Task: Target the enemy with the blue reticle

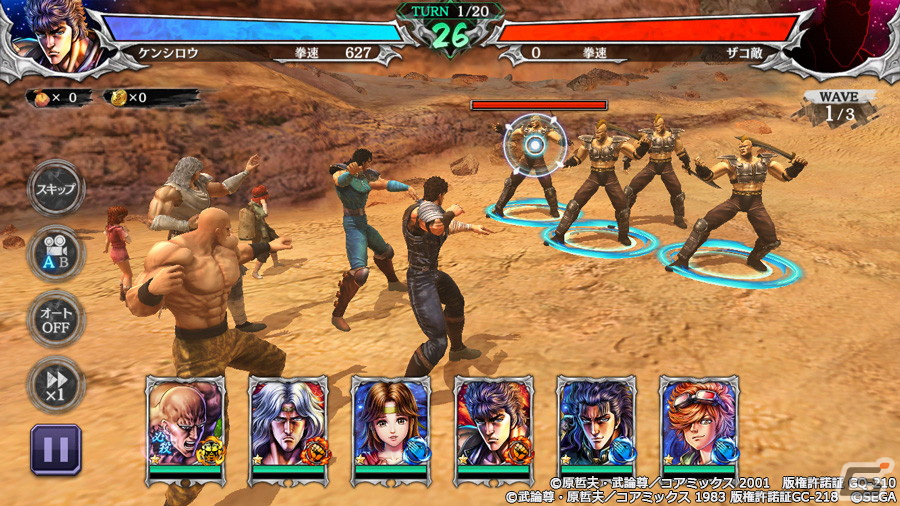Action: pos(536,147)
